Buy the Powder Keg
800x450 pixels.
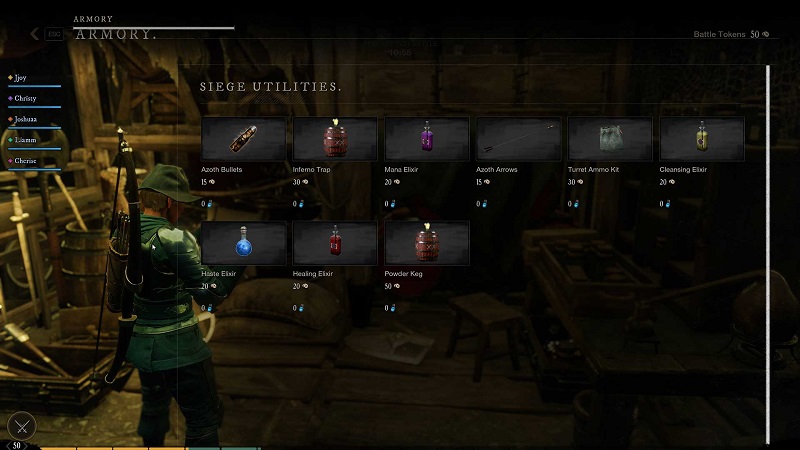coord(427,243)
